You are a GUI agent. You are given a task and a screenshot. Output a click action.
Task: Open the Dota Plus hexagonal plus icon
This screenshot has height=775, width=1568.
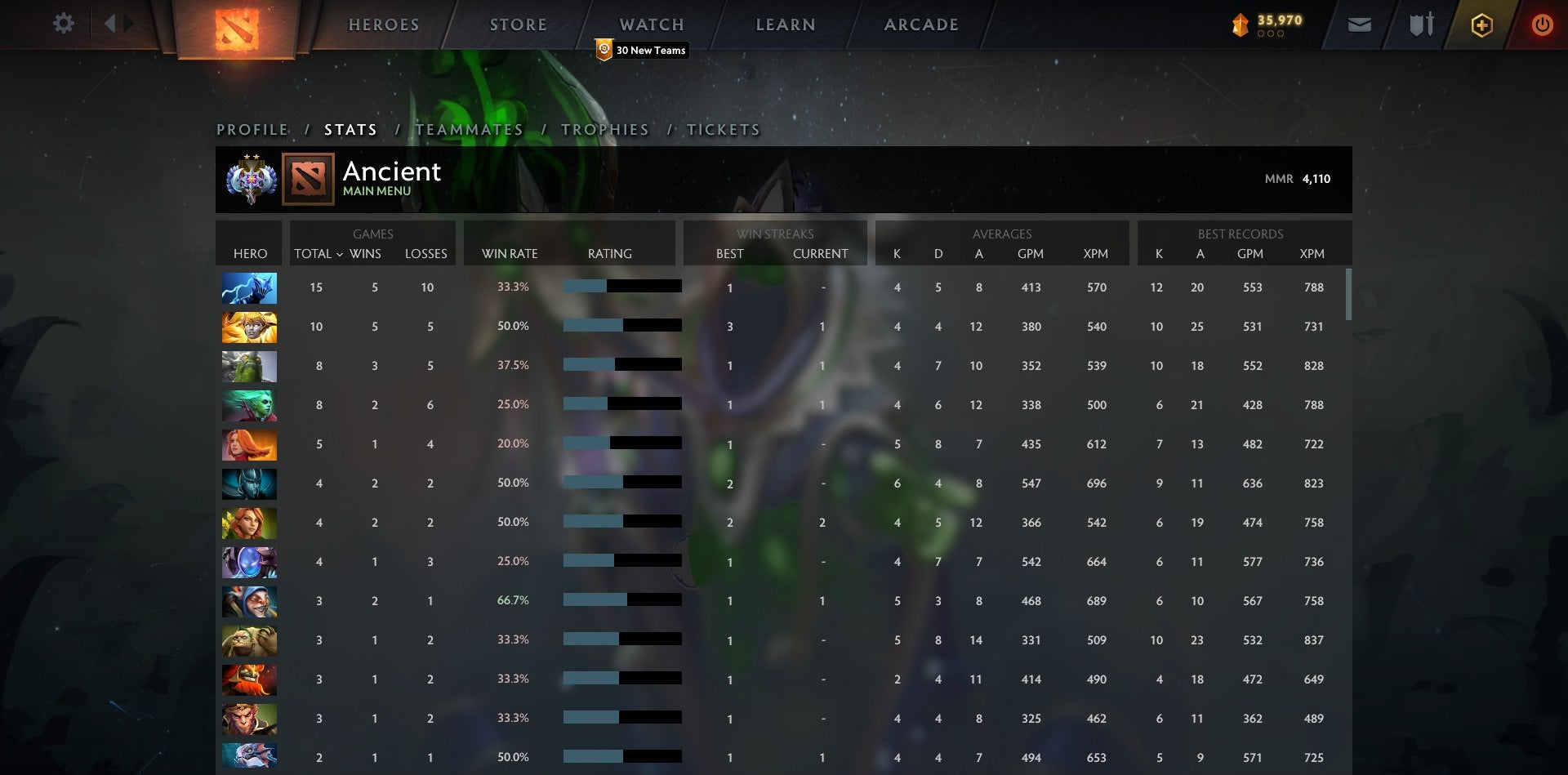coord(1481,25)
